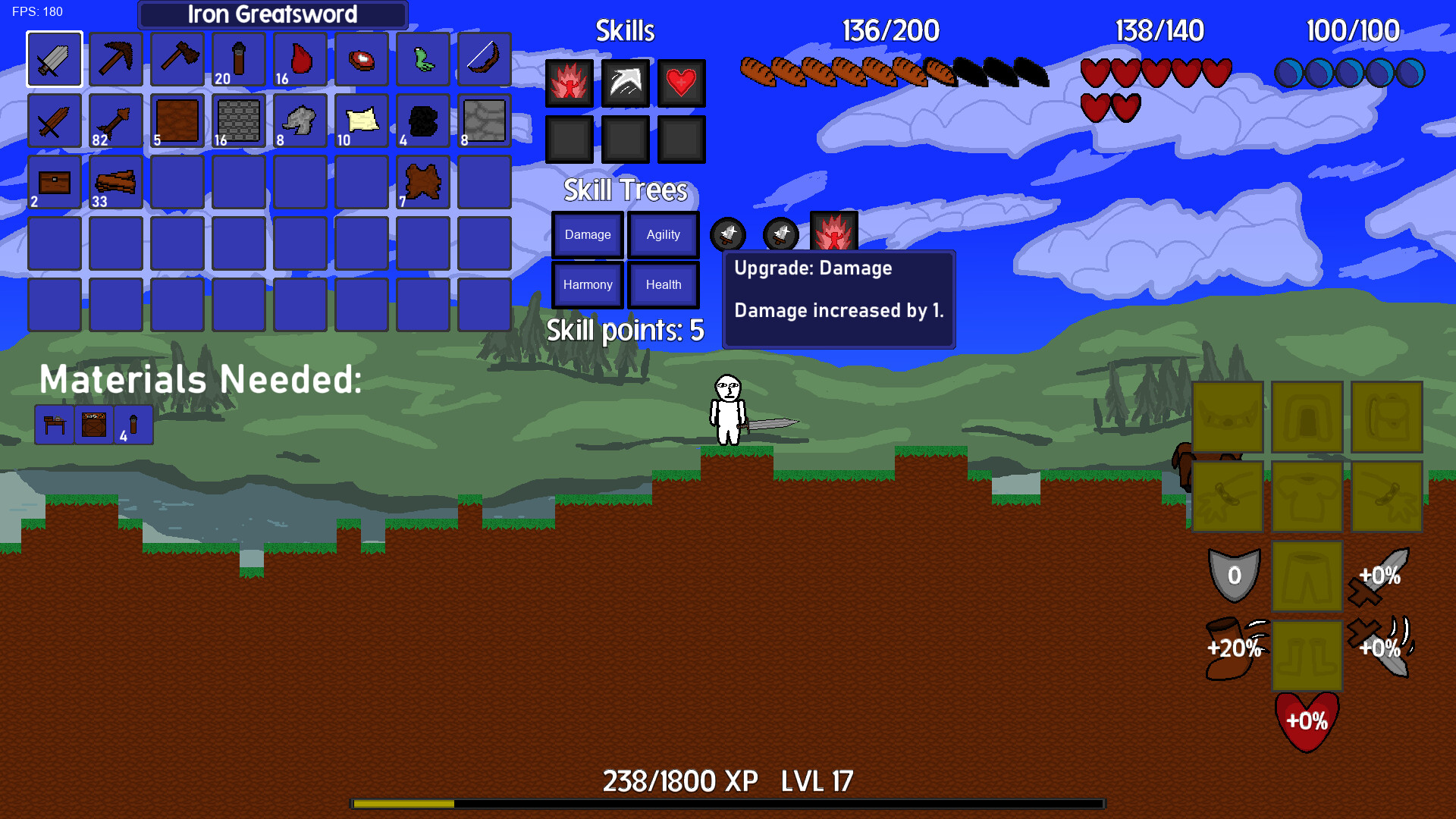Select the Iron Greatsword in the inventory
The width and height of the screenshot is (1456, 819).
tap(54, 59)
